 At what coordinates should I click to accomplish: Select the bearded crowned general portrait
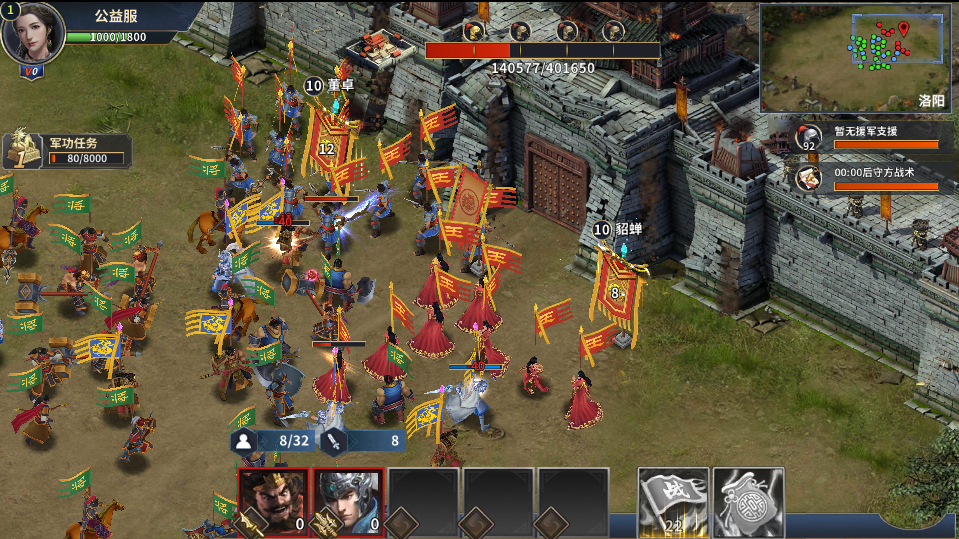tap(273, 502)
